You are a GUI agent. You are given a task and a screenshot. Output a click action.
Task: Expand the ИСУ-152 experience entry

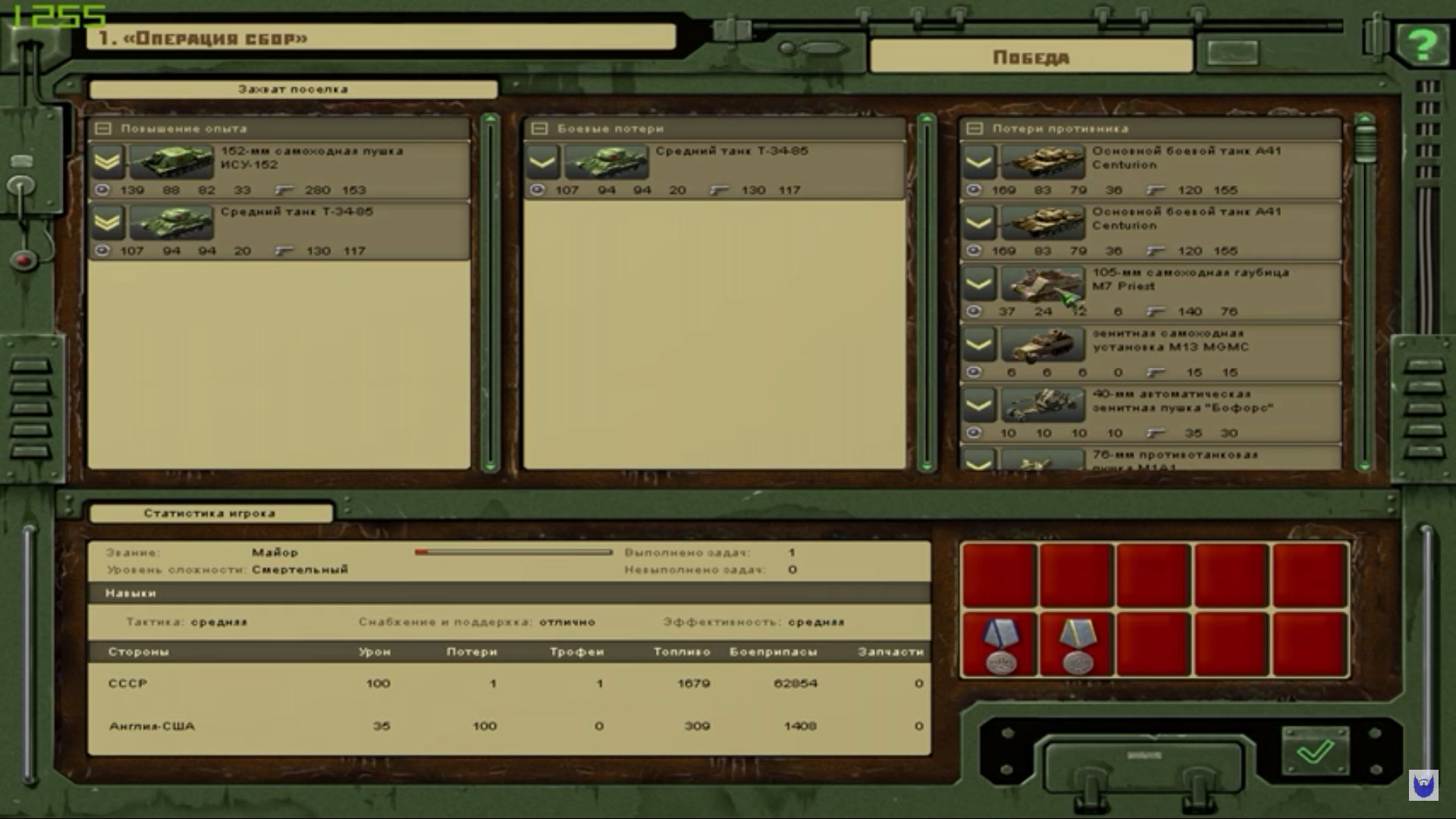tap(108, 161)
